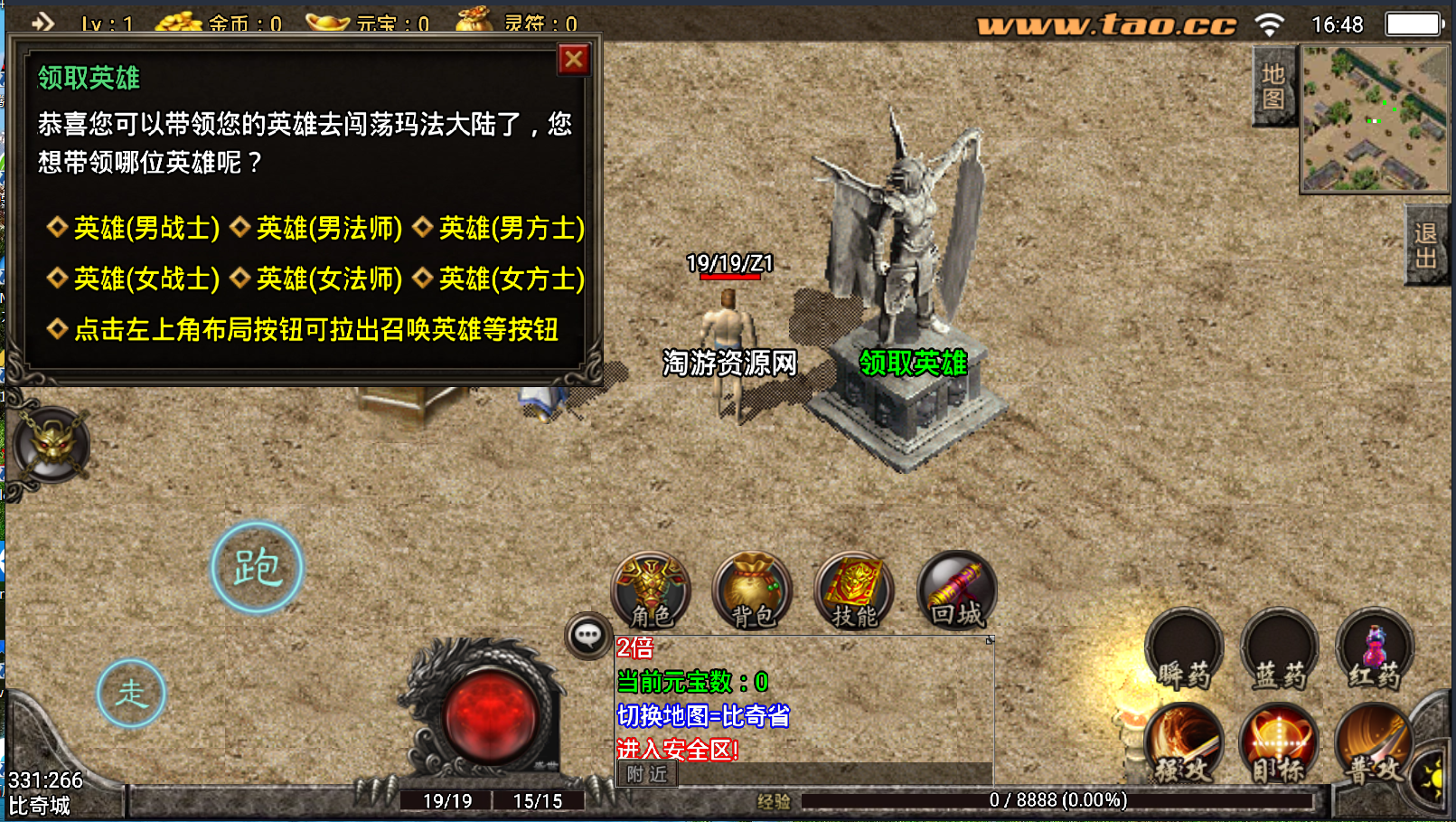Use the 回城 return scroll

956,591
